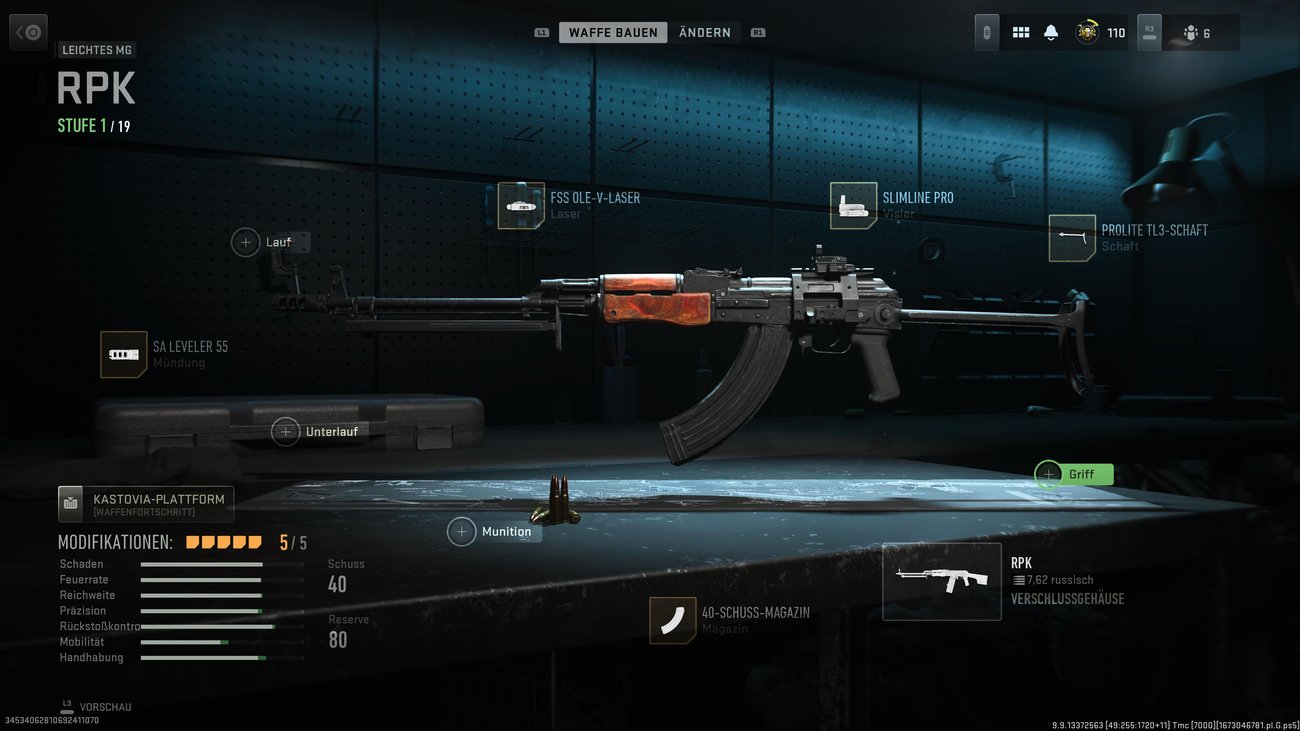Change the 40-Schuss-Magazin attachment
Viewport: 1300px width, 731px height.
tap(672, 620)
